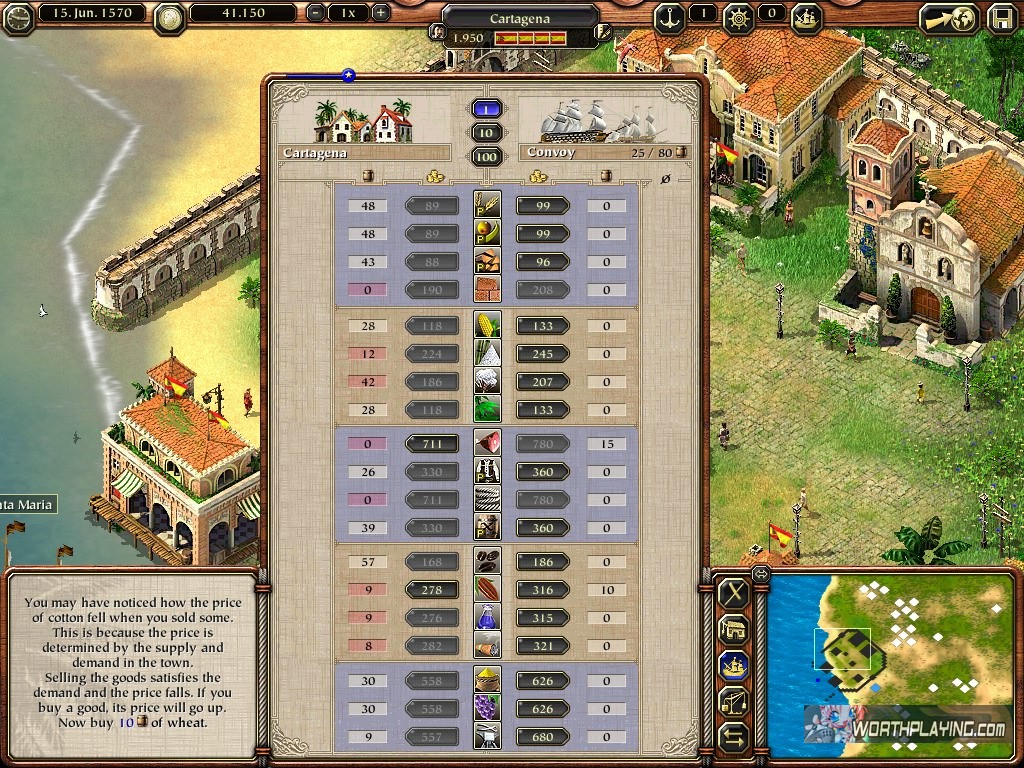Image resolution: width=1024 pixels, height=768 pixels.
Task: Buy cotton using the 207 price button
Action: coord(543,382)
